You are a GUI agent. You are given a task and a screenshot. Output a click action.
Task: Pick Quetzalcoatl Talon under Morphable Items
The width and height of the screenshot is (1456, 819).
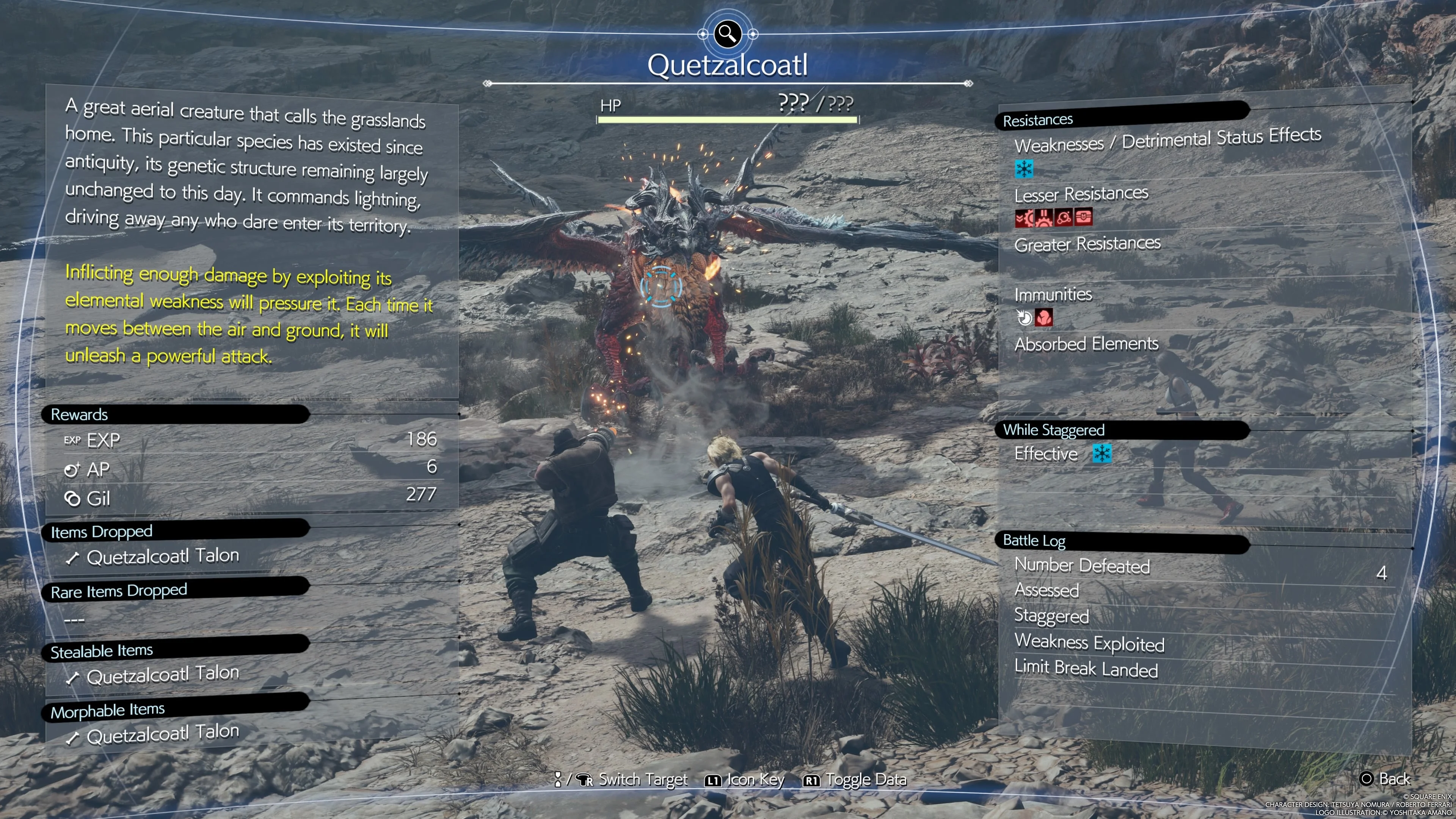[162, 734]
